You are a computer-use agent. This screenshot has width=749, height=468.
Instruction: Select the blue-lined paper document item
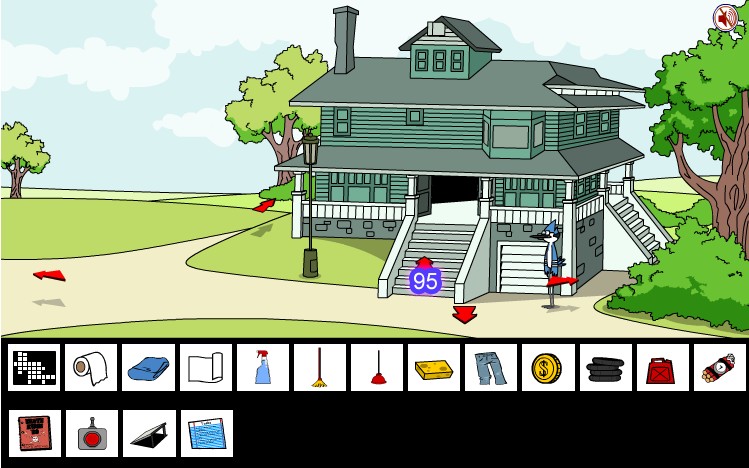tap(206, 433)
